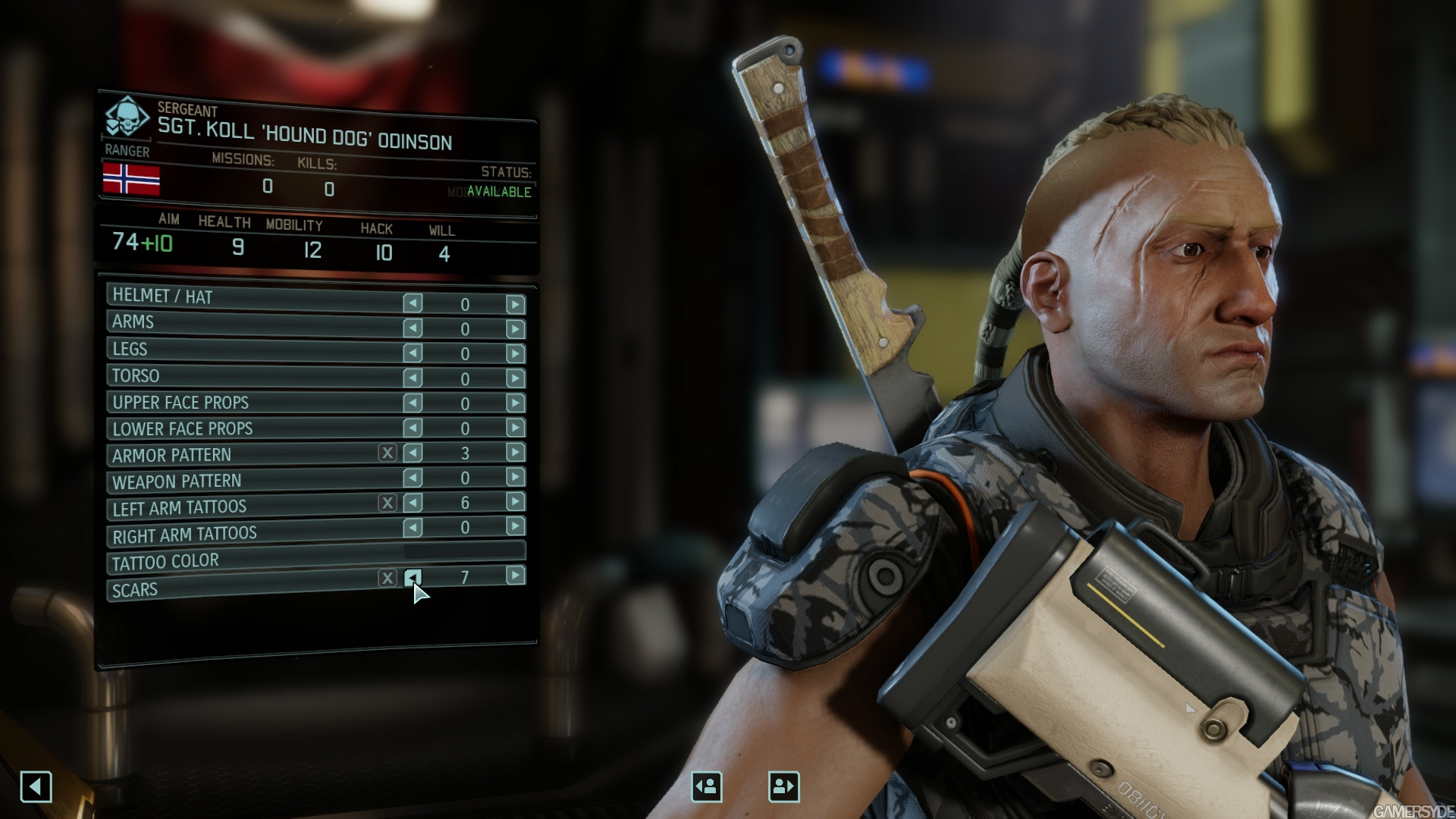
Task: Clear Armor Pattern with the X icon
Action: coord(389,452)
